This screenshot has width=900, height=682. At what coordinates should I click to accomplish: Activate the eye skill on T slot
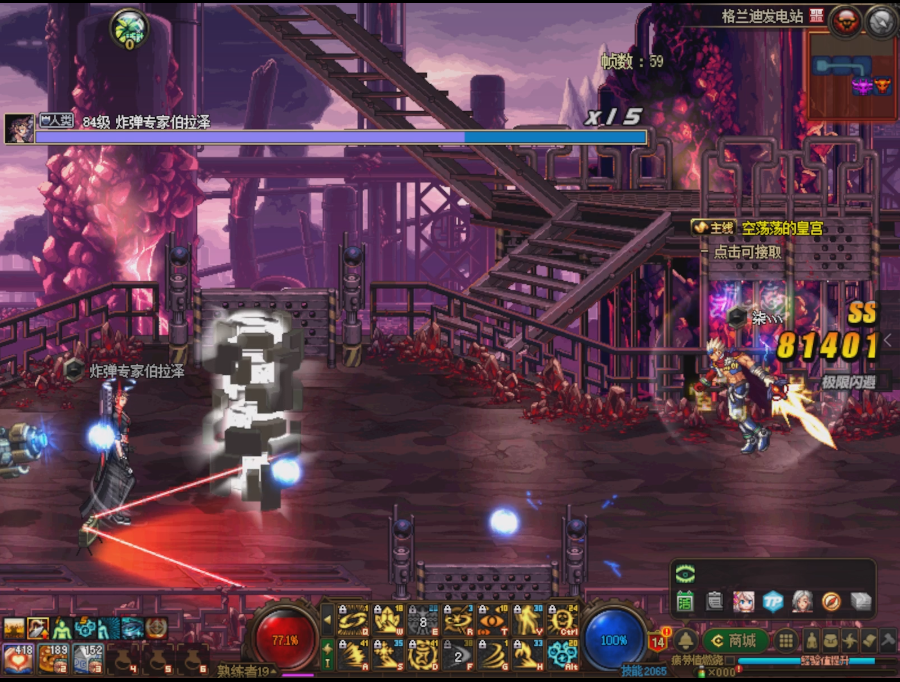coord(493,622)
